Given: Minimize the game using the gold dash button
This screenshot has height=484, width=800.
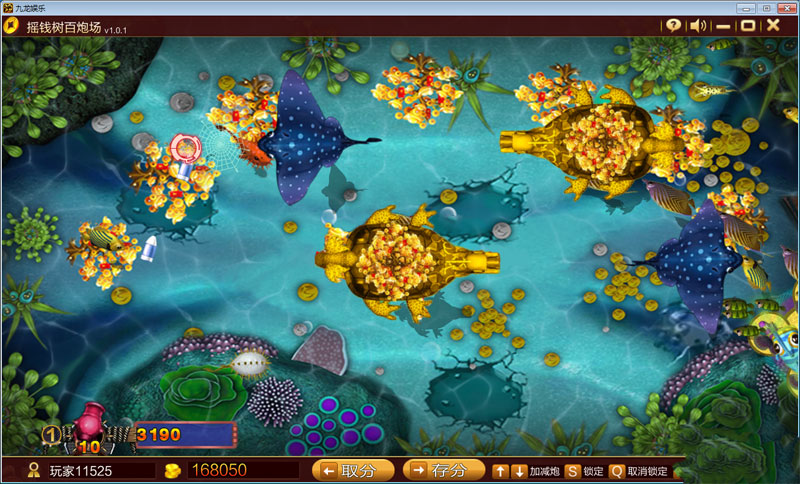Looking at the screenshot, I should tap(722, 25).
